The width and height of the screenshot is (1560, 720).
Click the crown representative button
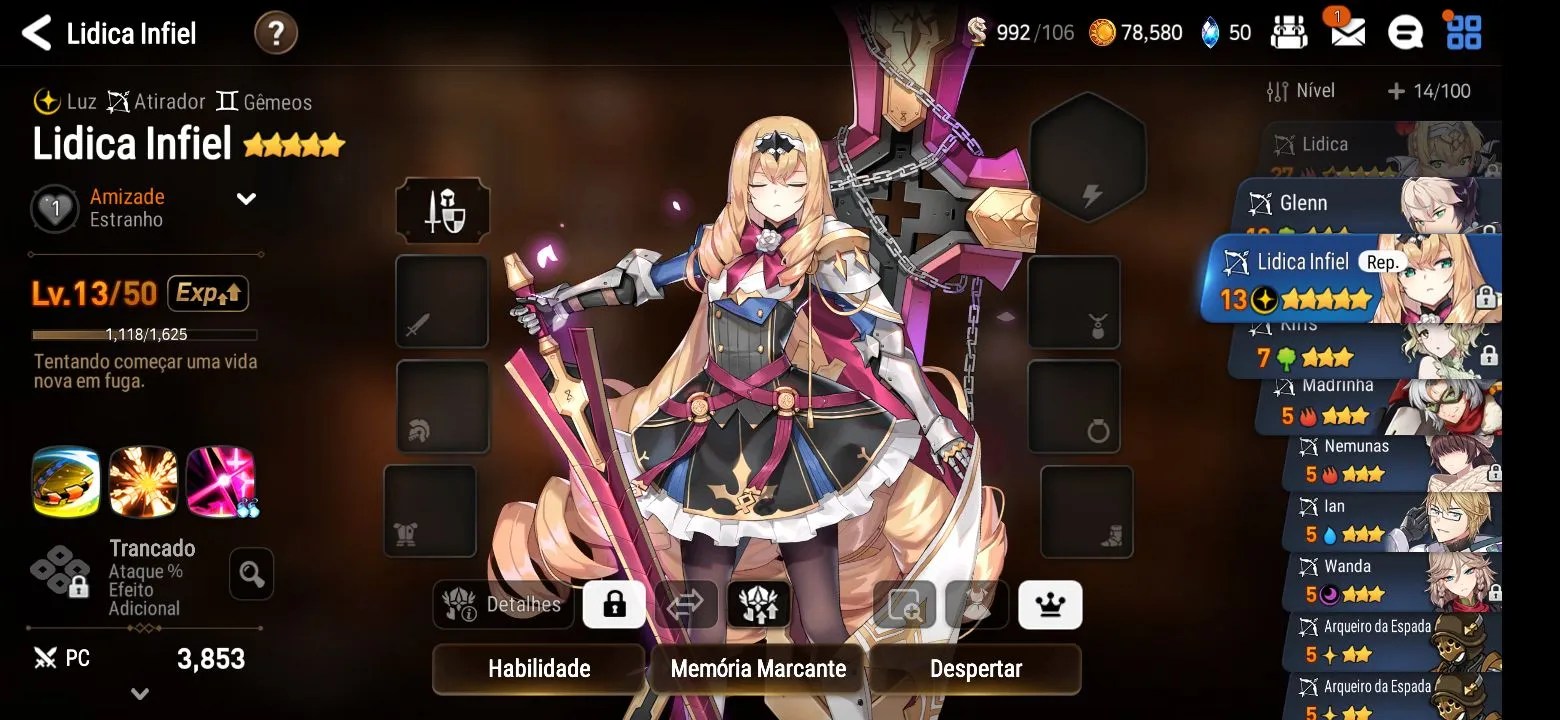pos(1050,604)
